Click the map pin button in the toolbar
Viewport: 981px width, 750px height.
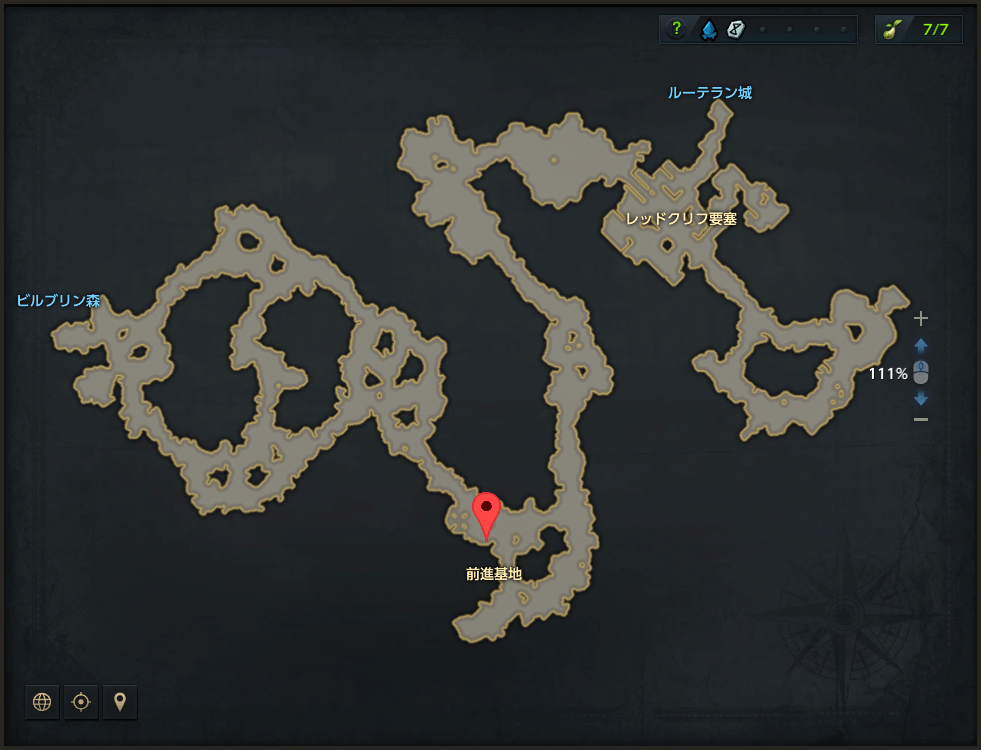click(120, 702)
